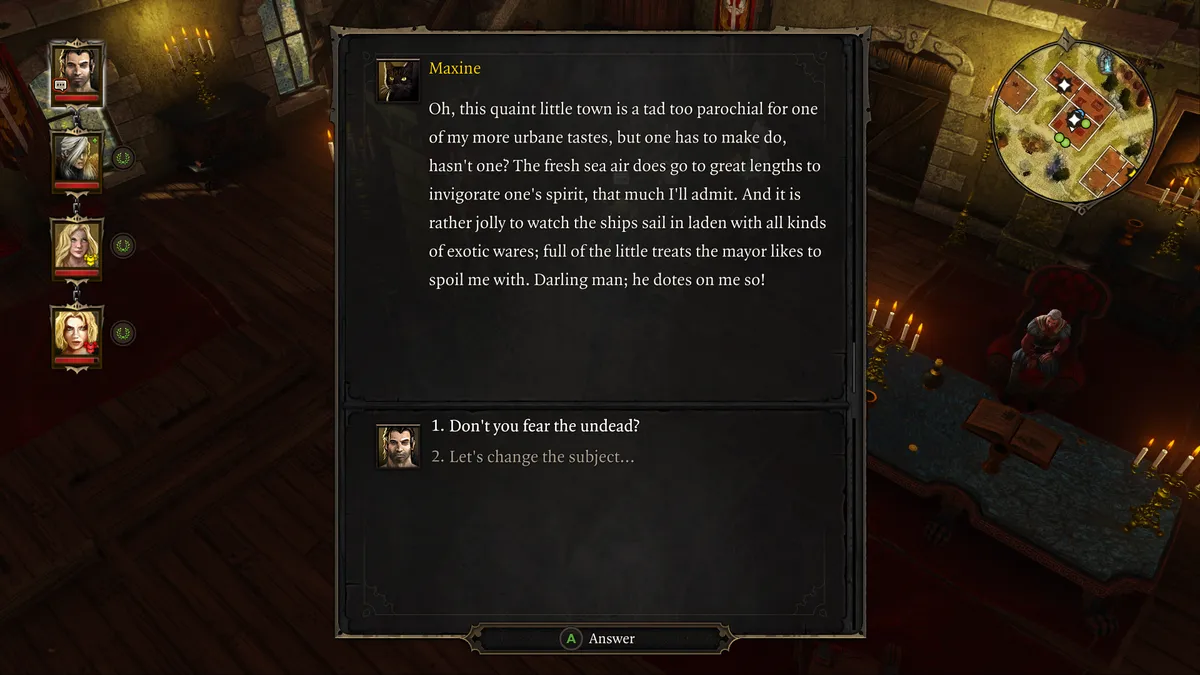Click the circular town minimap
The height and width of the screenshot is (675, 1200).
coord(1073,121)
